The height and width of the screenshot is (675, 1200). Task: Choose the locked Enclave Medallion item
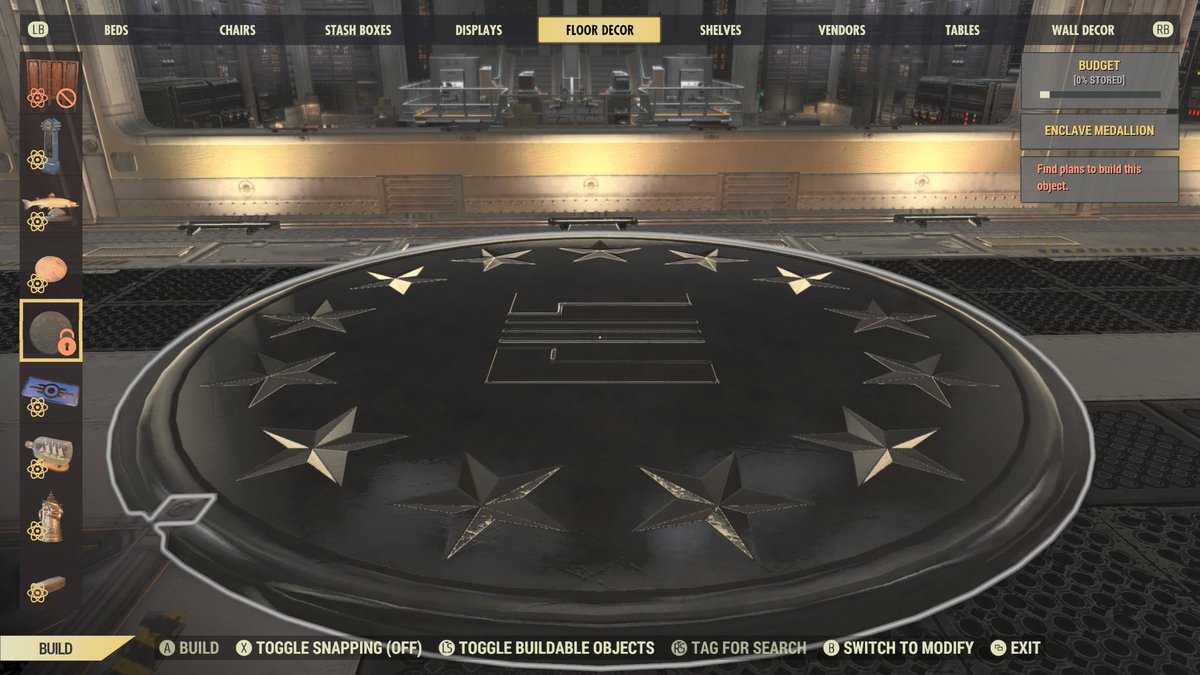tap(51, 330)
